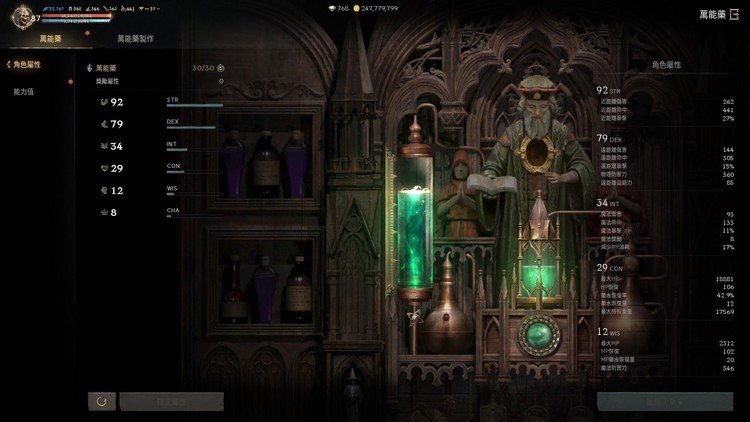Switch to the 萬能藥 tab

pos(51,38)
